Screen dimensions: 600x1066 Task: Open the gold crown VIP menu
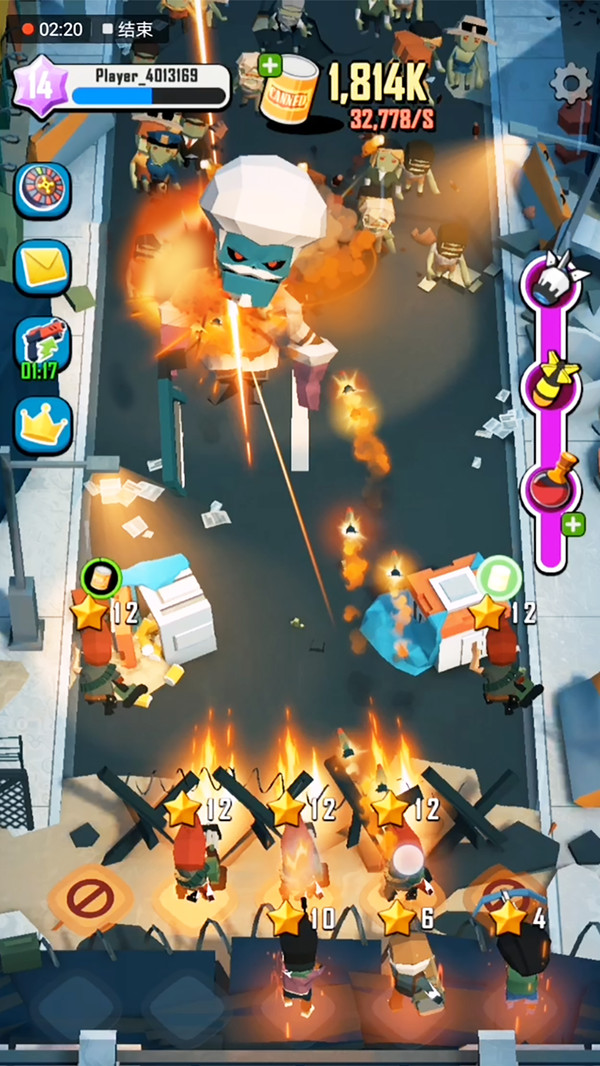click(43, 425)
